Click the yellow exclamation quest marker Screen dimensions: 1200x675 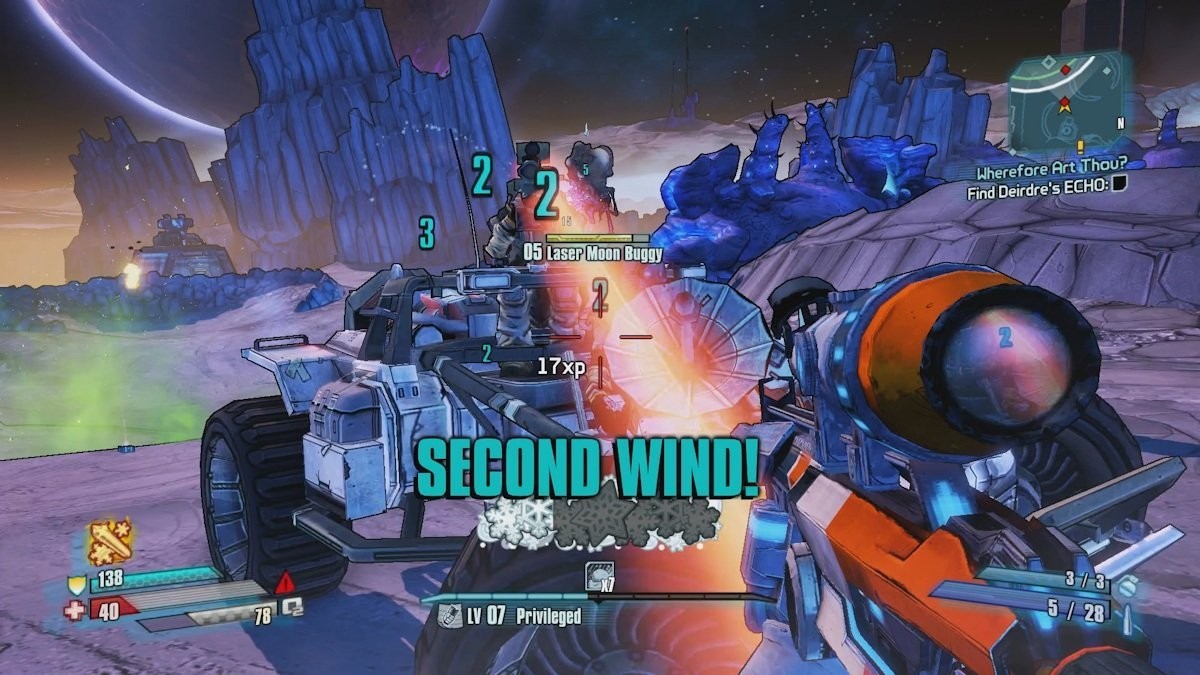pos(1080,147)
